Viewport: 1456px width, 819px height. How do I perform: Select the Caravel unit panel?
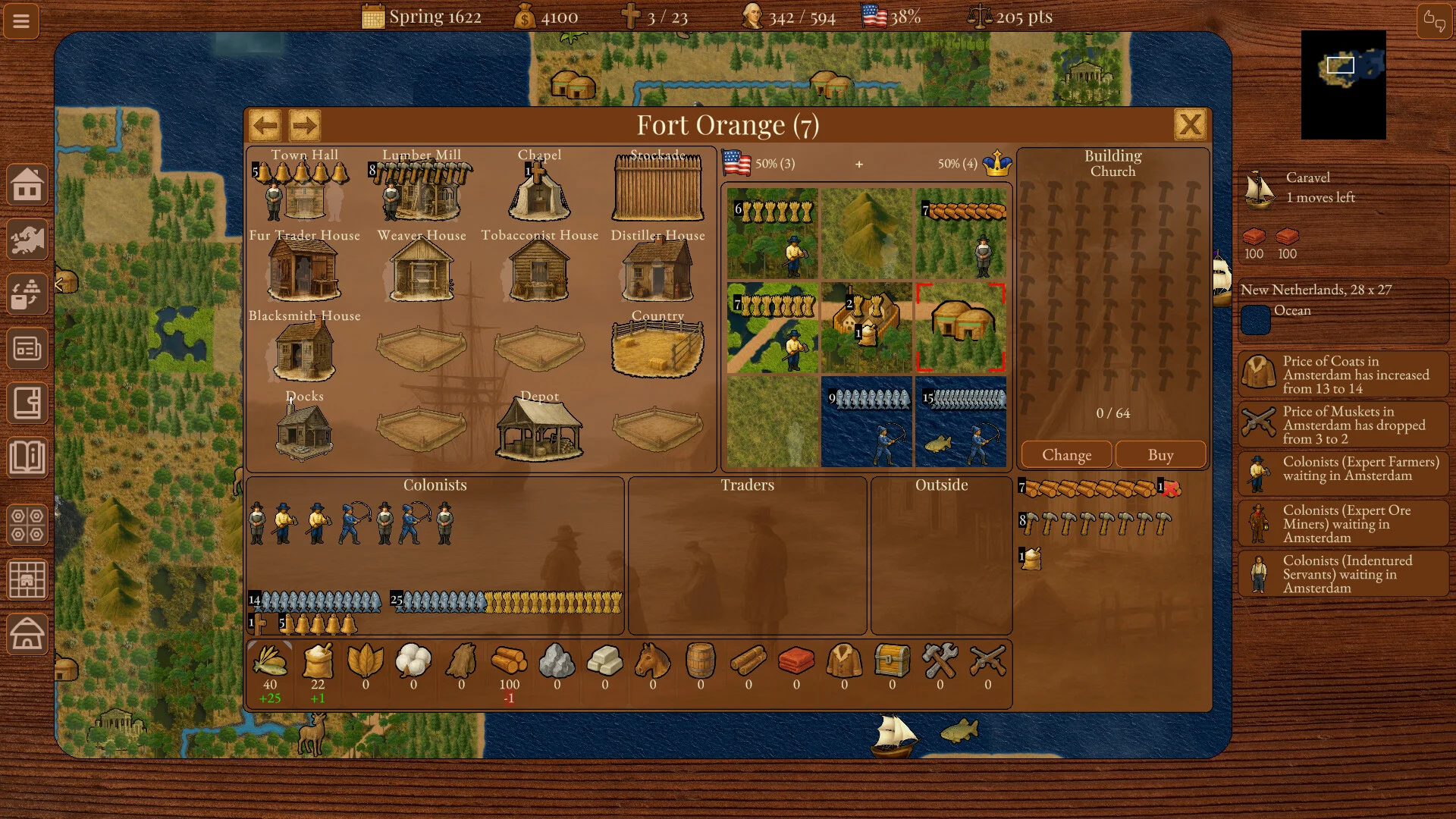click(1342, 188)
